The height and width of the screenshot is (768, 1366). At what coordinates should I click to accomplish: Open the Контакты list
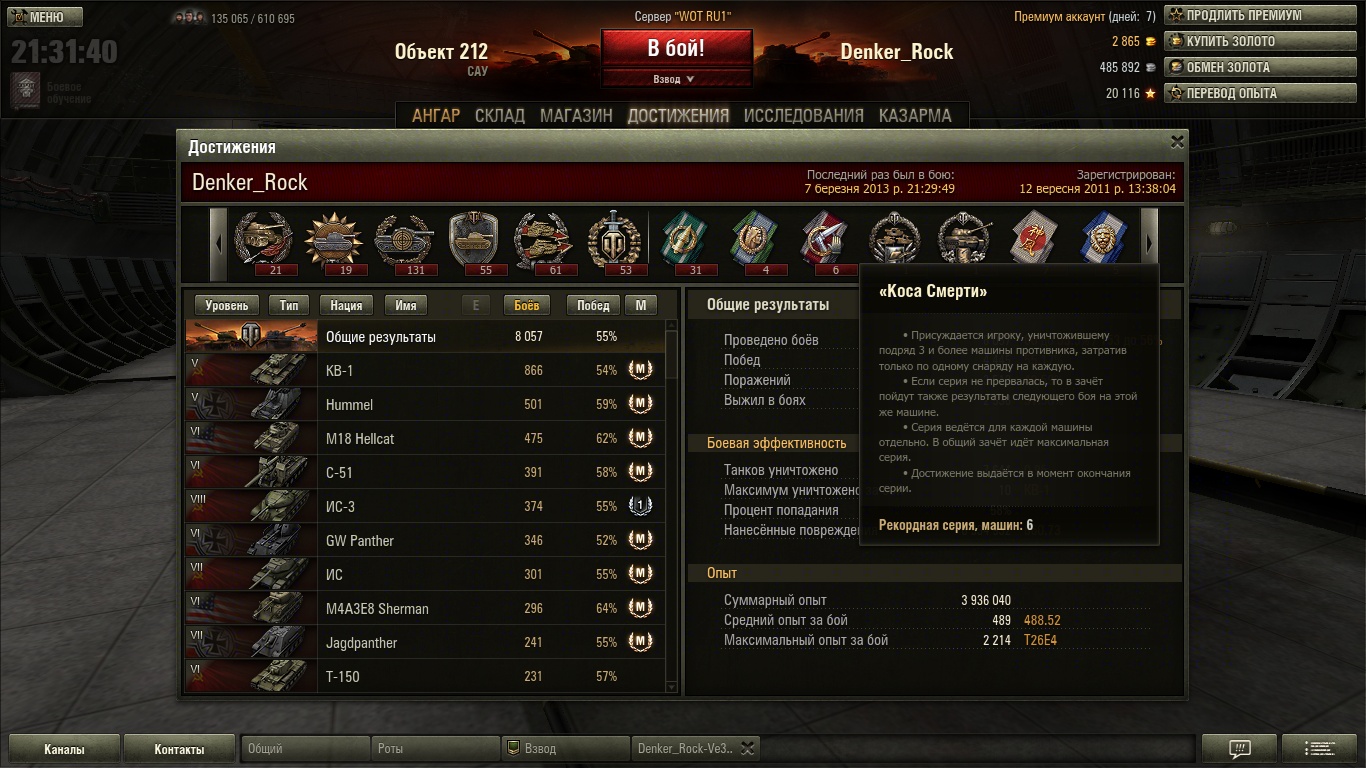point(179,749)
